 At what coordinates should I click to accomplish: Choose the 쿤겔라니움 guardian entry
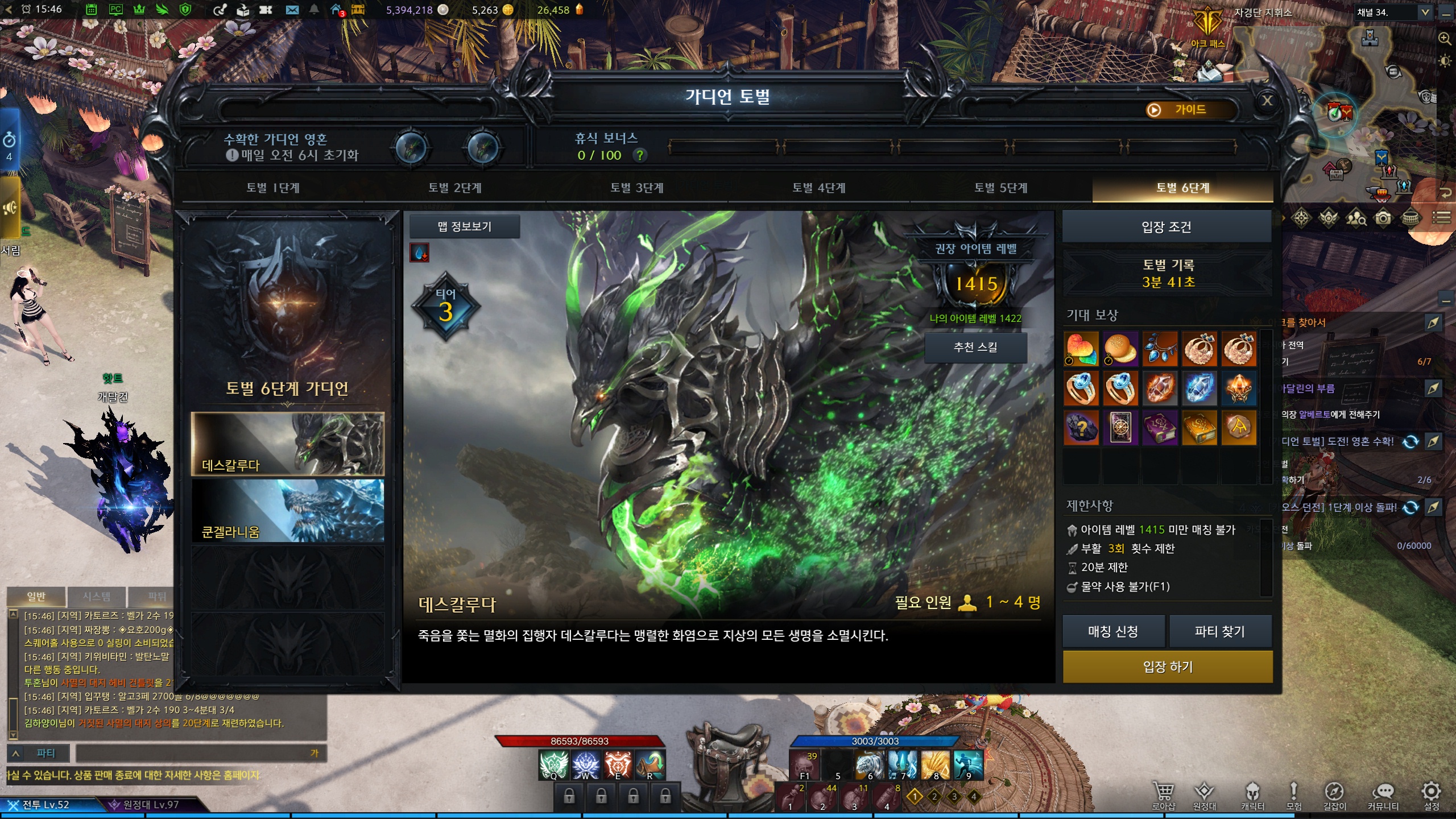point(288,511)
